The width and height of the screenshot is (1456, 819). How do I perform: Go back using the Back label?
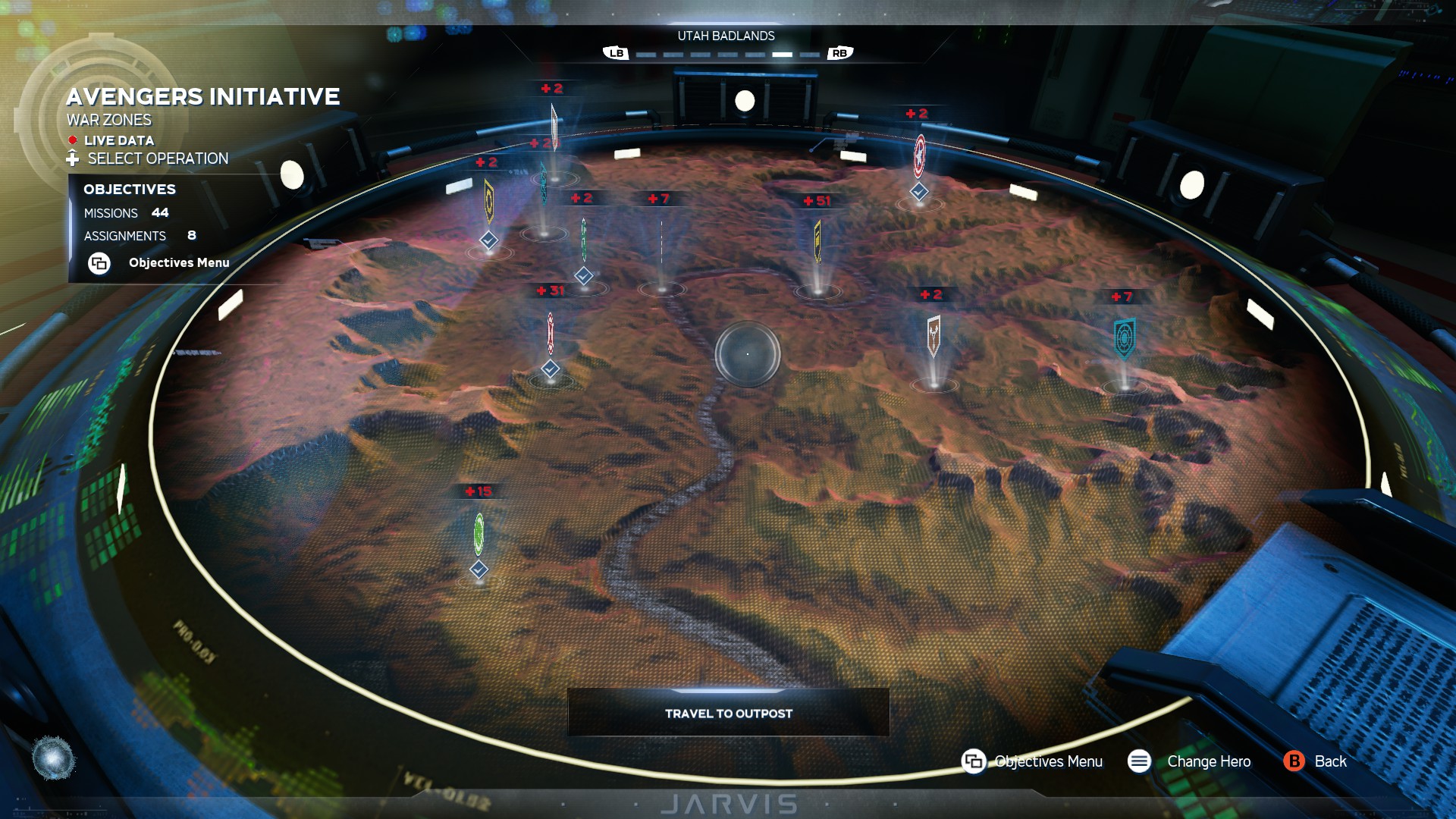1329,761
